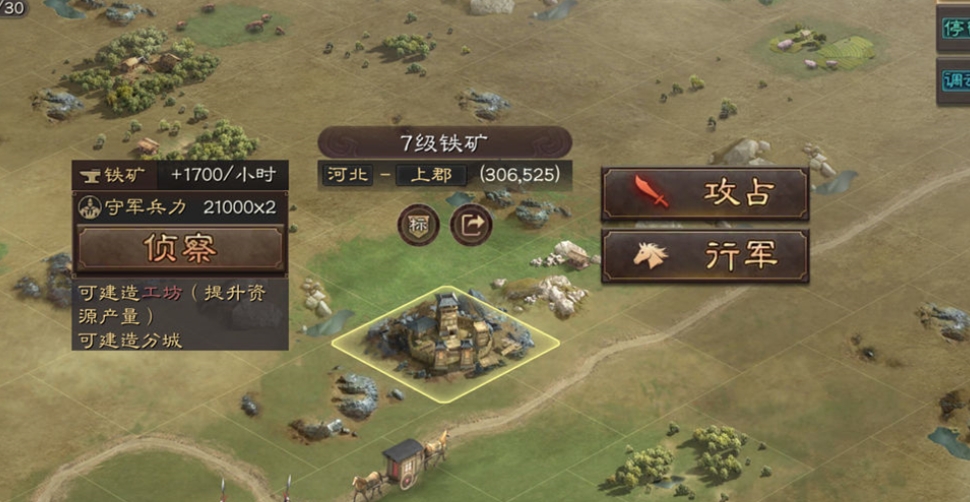Image resolution: width=970 pixels, height=502 pixels.
Task: Choose the 行军 march button
Action: pyautogui.click(x=705, y=256)
